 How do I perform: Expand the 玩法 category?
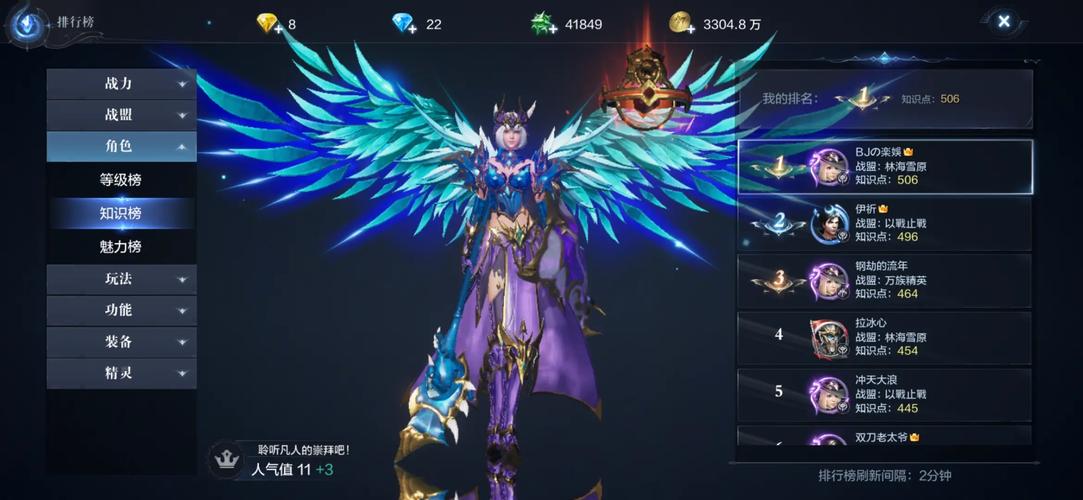121,279
